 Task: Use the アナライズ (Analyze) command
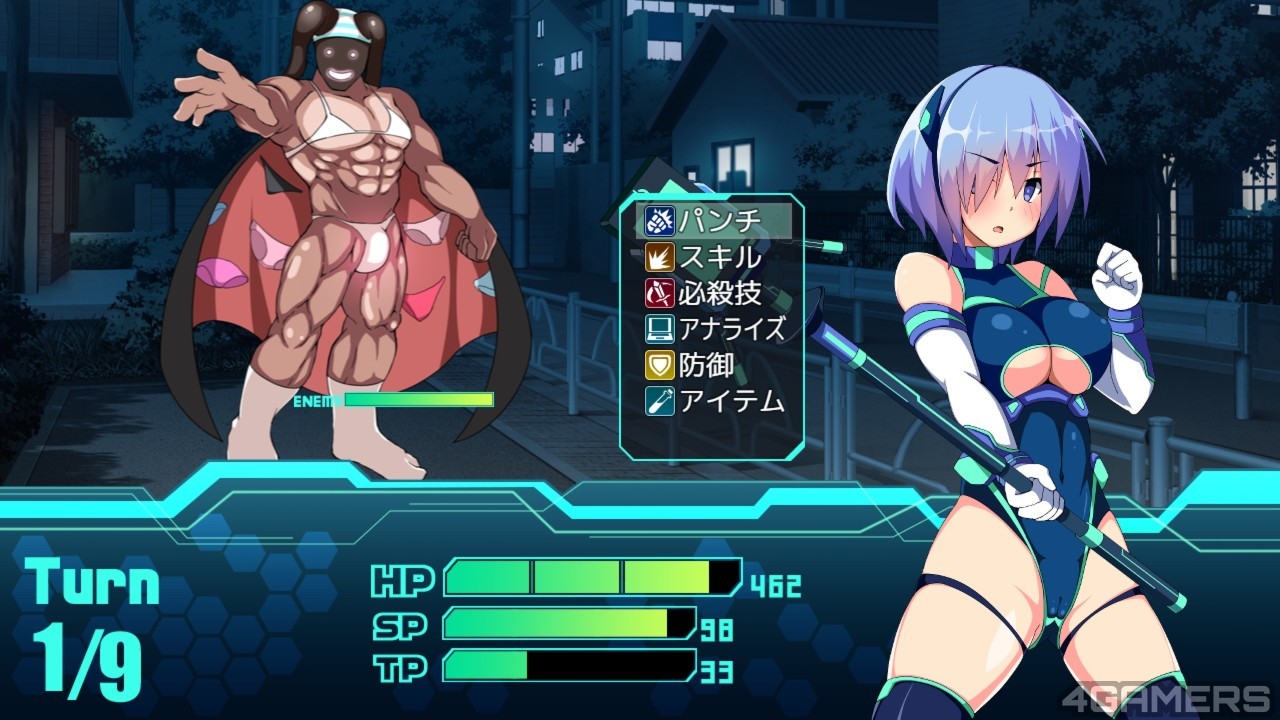click(x=715, y=329)
